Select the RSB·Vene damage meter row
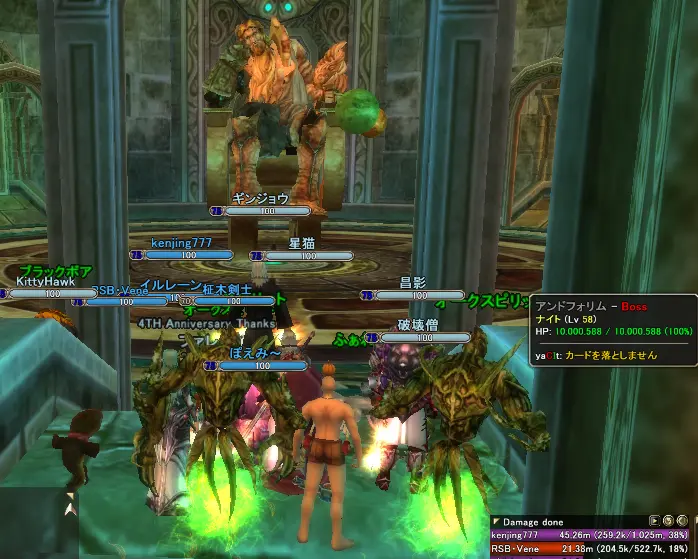Viewport: 698px width, 559px height. pos(588,550)
